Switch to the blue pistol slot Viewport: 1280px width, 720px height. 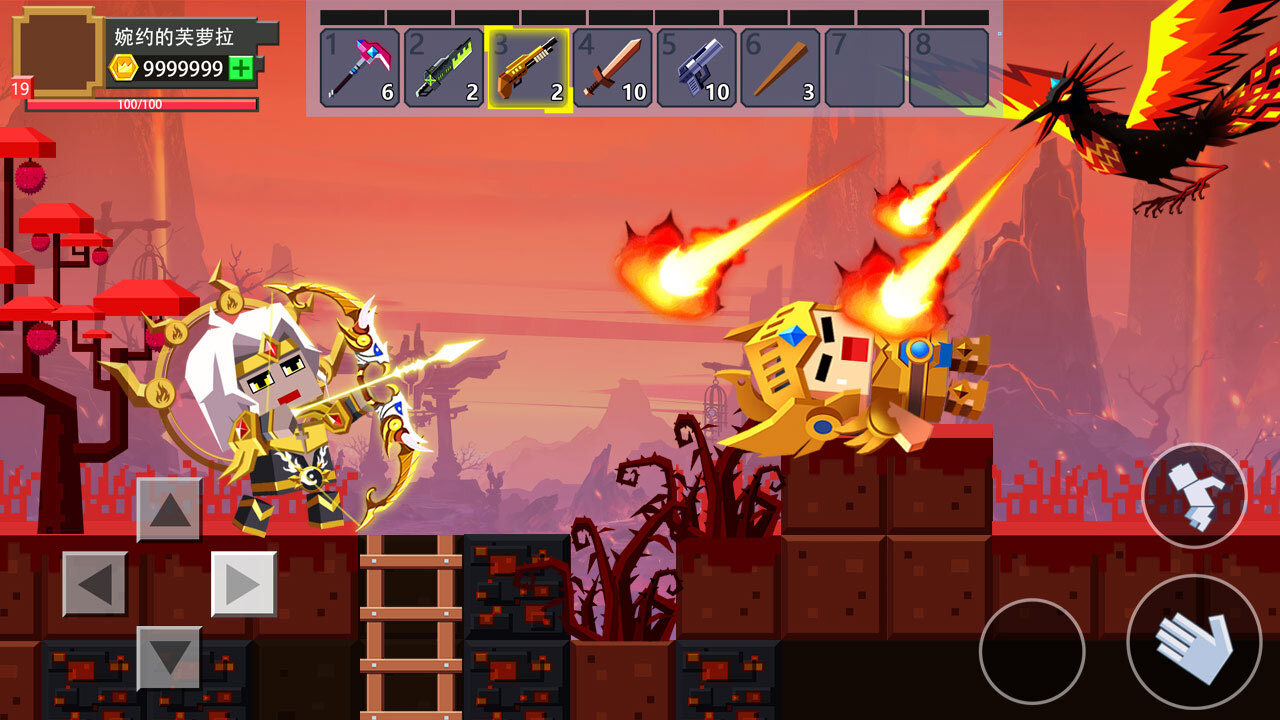coord(697,68)
